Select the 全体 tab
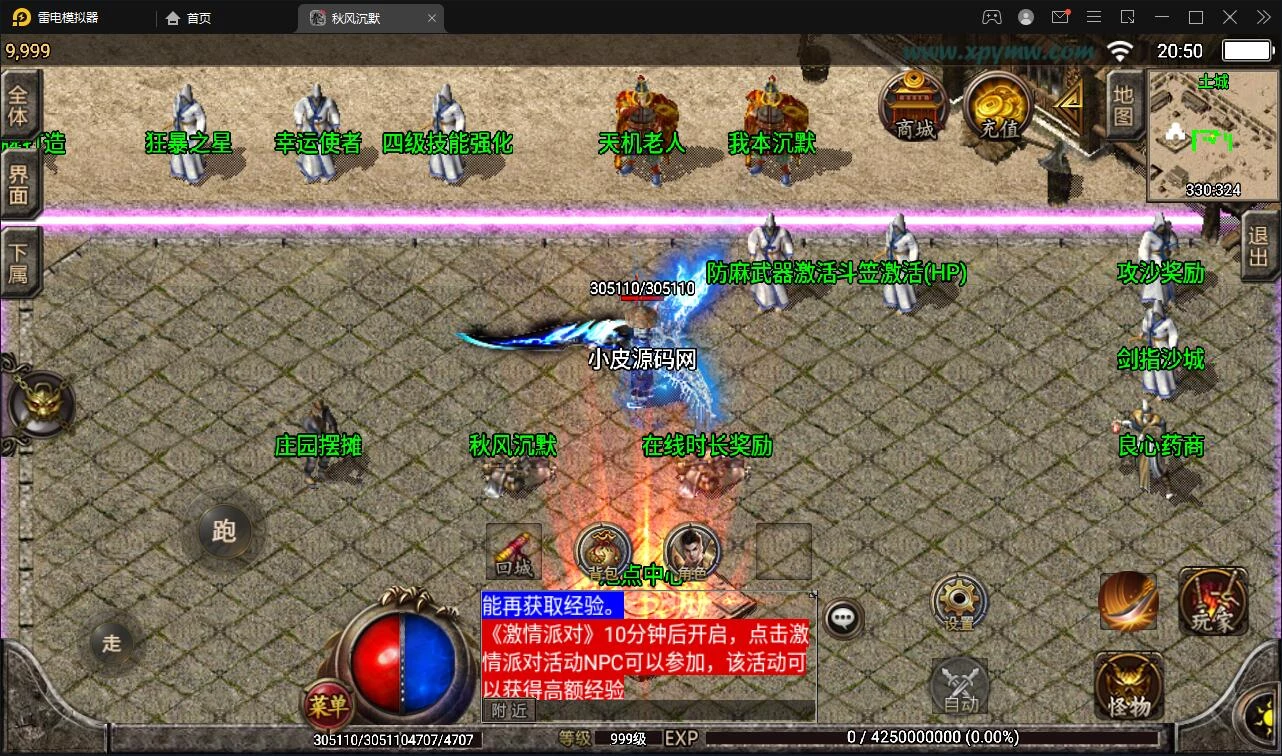 point(19,105)
